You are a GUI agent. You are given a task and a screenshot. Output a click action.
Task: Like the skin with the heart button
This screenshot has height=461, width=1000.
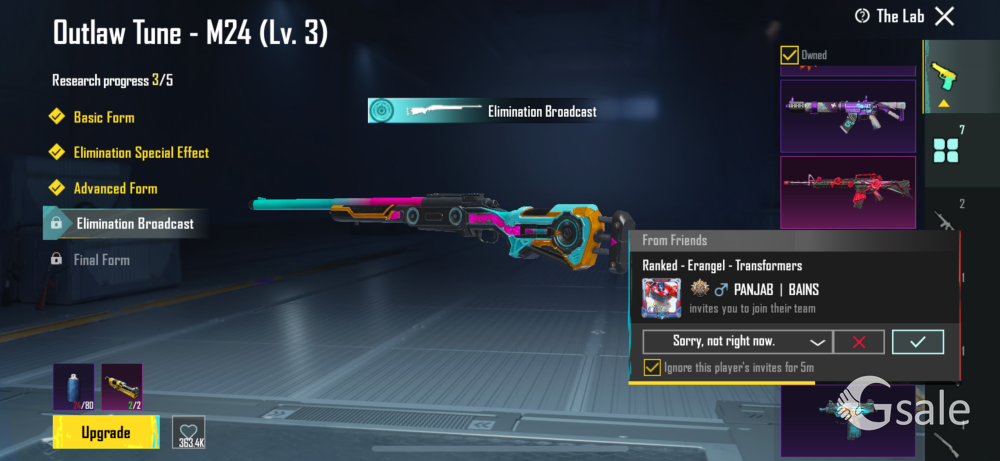pos(188,433)
